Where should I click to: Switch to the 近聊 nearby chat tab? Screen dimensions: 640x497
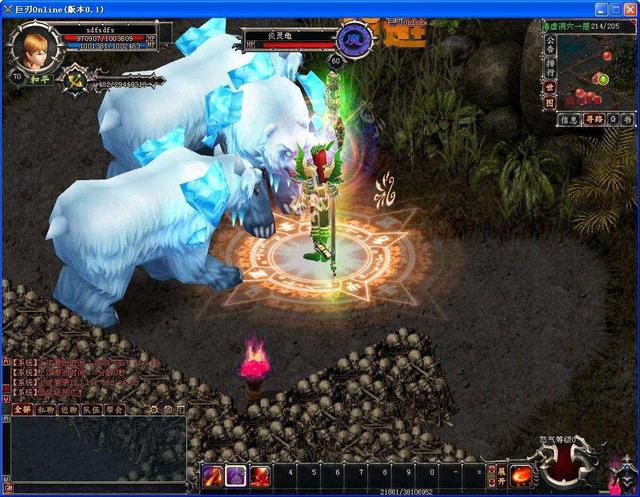tap(68, 409)
